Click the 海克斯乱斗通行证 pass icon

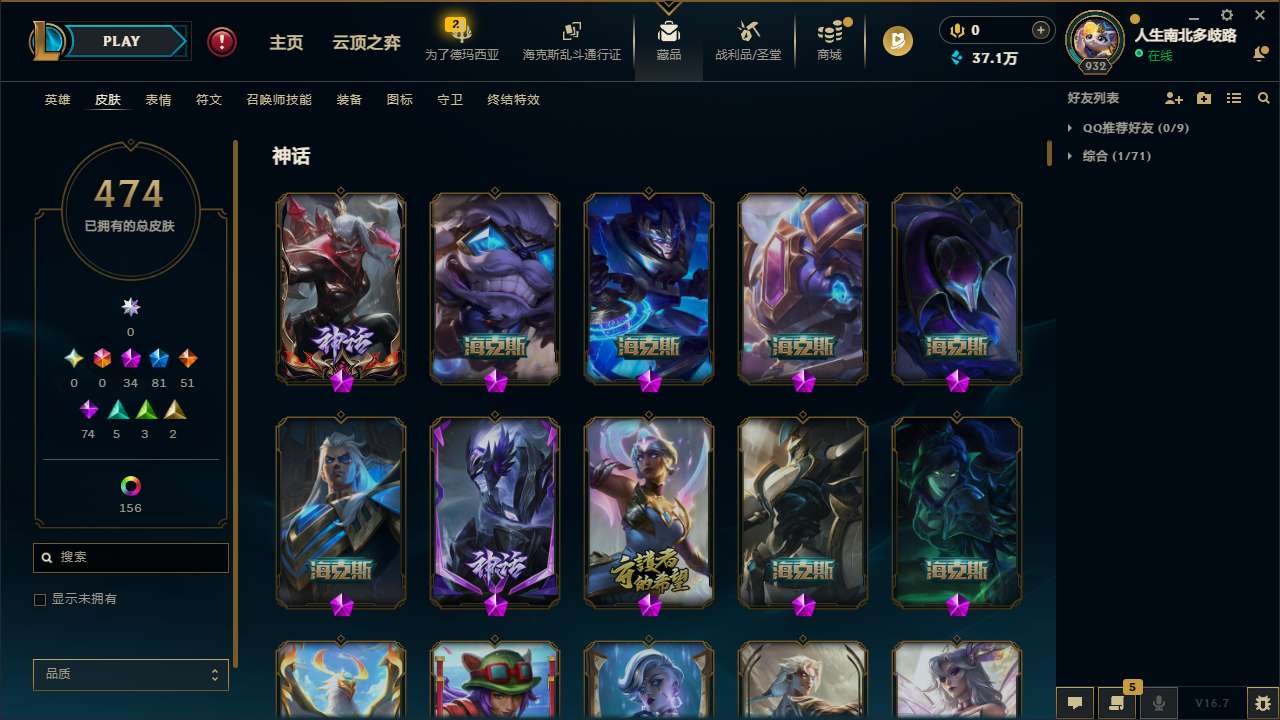tap(571, 38)
